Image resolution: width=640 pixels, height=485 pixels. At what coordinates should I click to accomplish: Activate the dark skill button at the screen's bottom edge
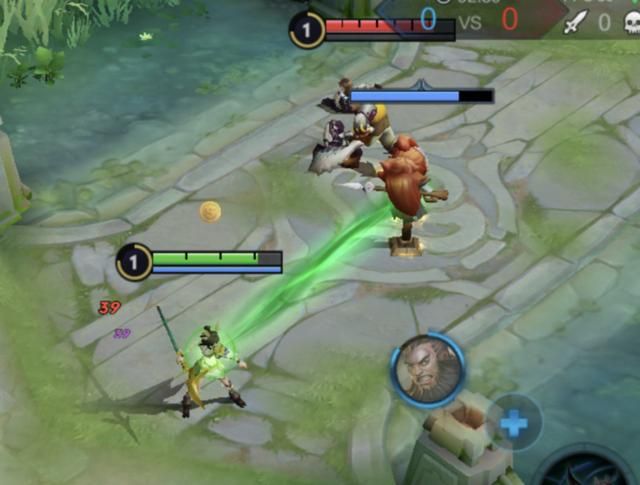[583, 472]
